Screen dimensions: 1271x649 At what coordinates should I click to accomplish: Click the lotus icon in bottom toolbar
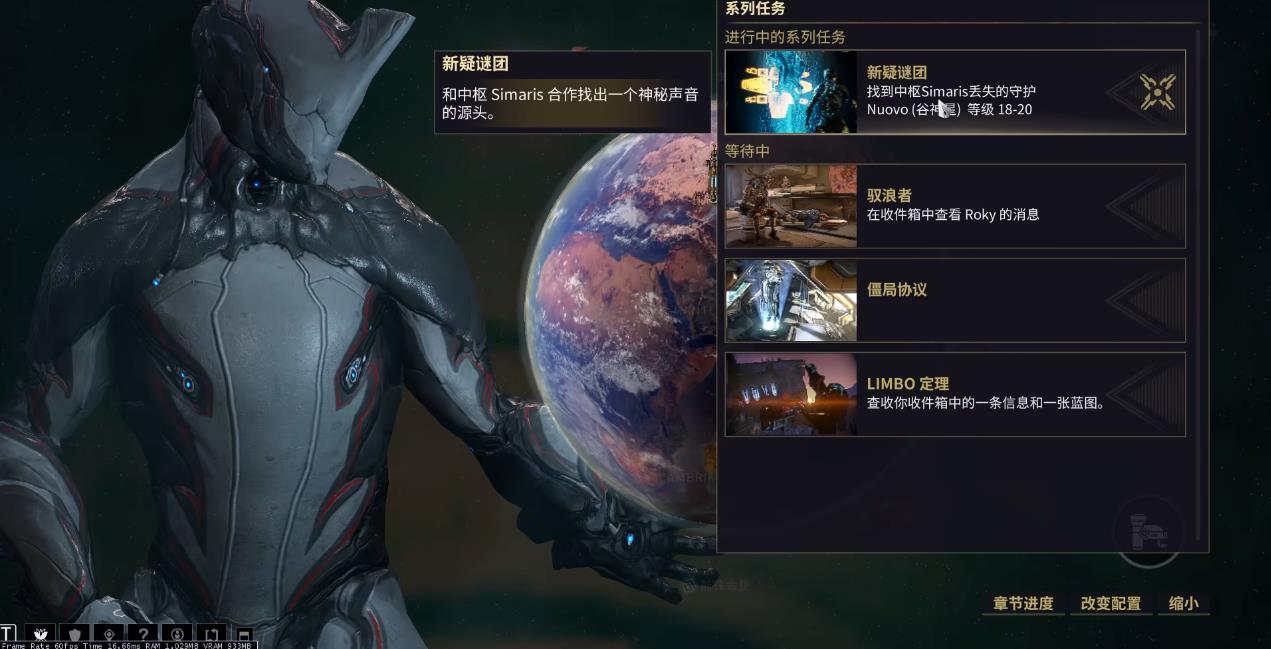pos(40,634)
